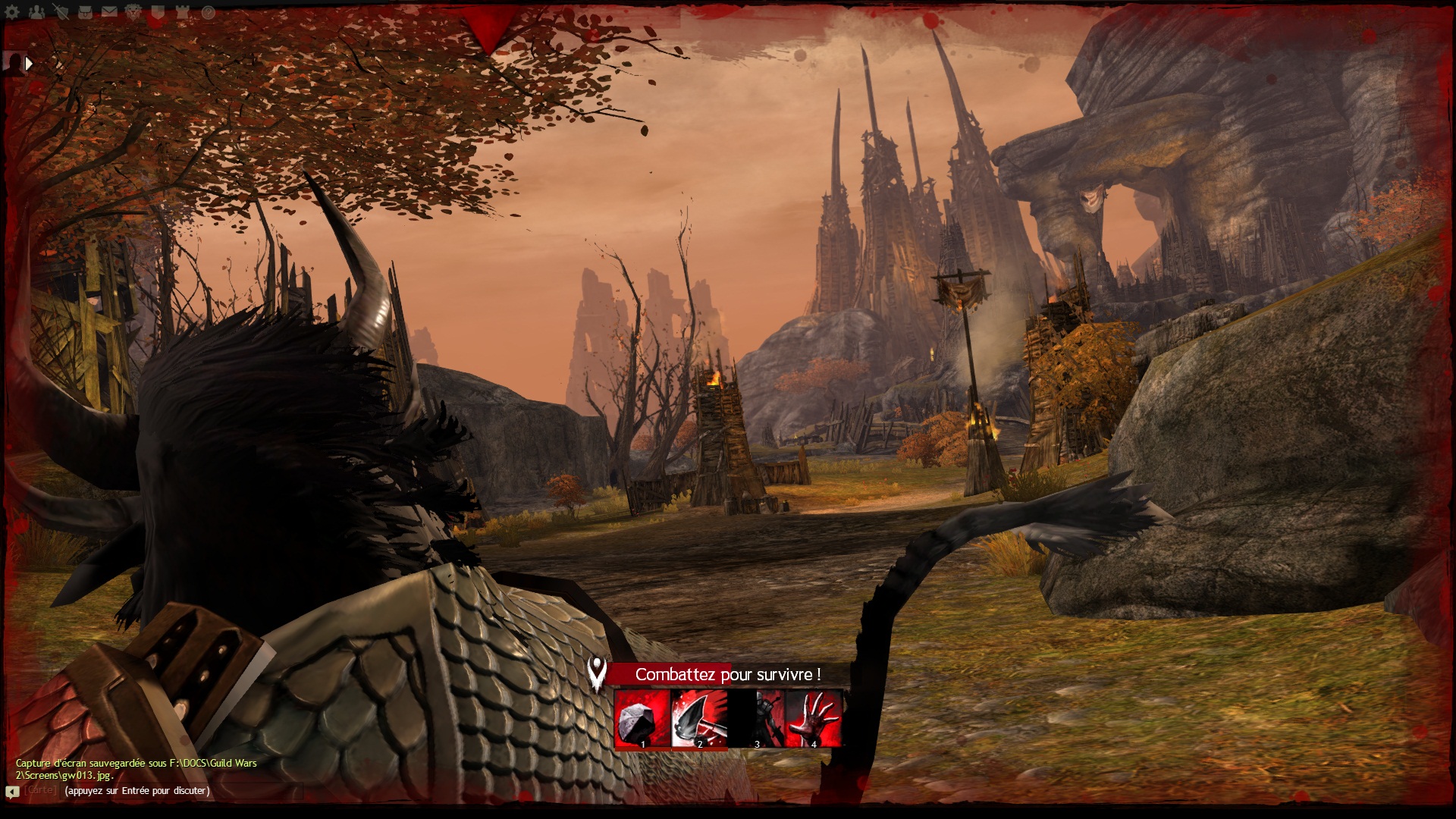Open the lion-head trading post icon

click(134, 12)
